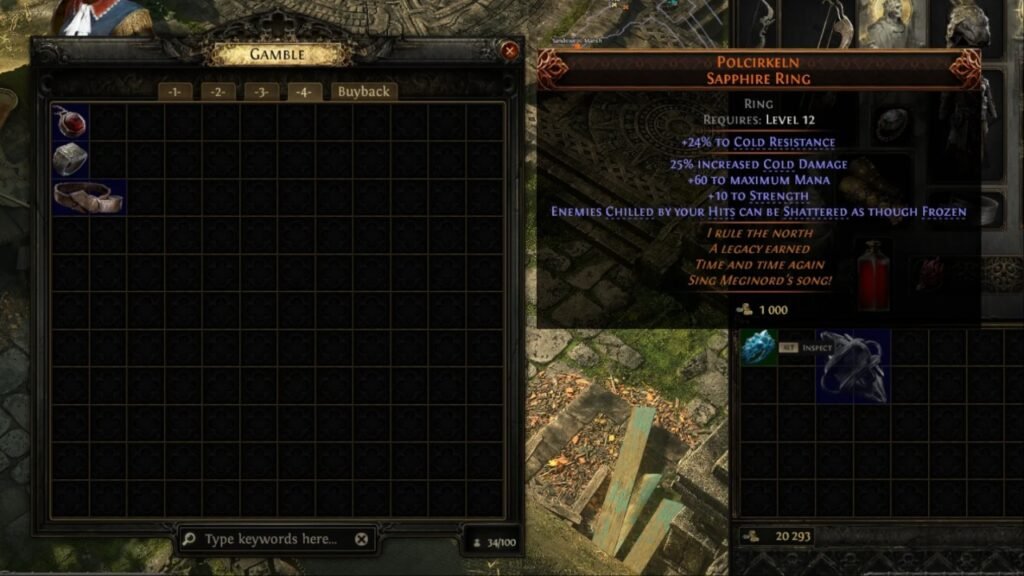1024x576 pixels.
Task: Gamble on the red amulet
Action: click(70, 122)
